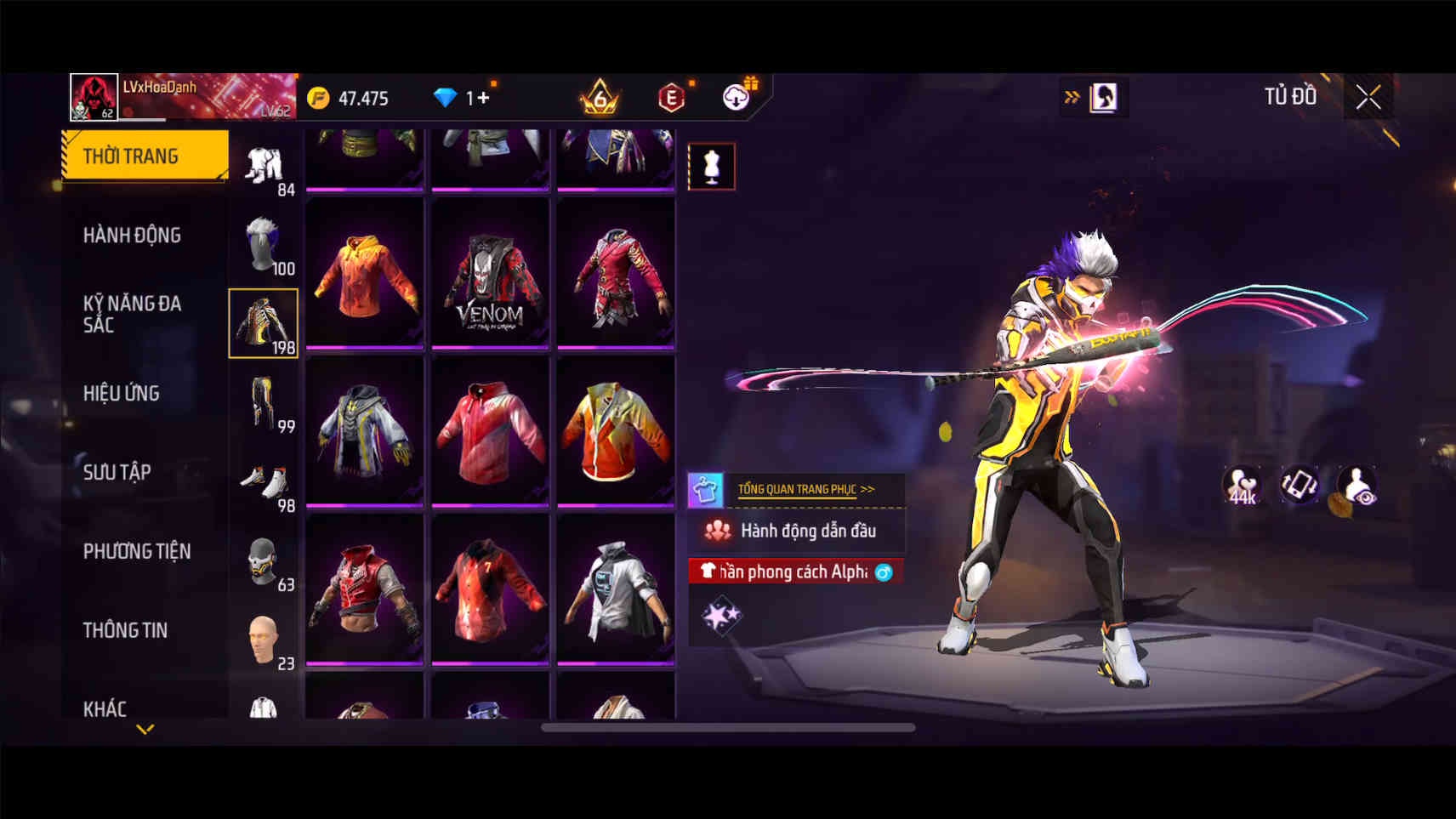
Task: Go to the SƯU TẬP tab
Action: [117, 472]
